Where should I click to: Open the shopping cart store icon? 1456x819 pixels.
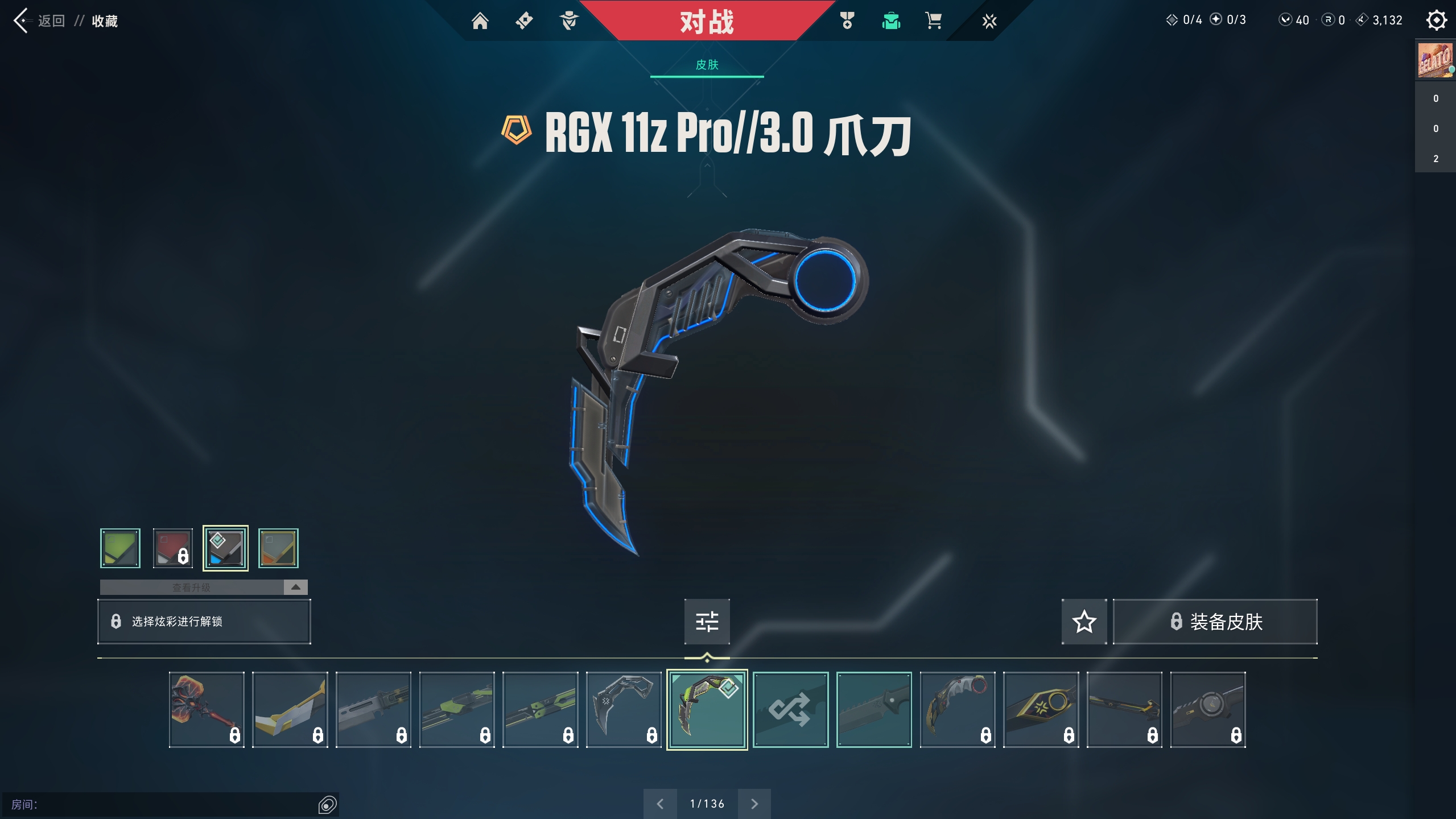(933, 21)
